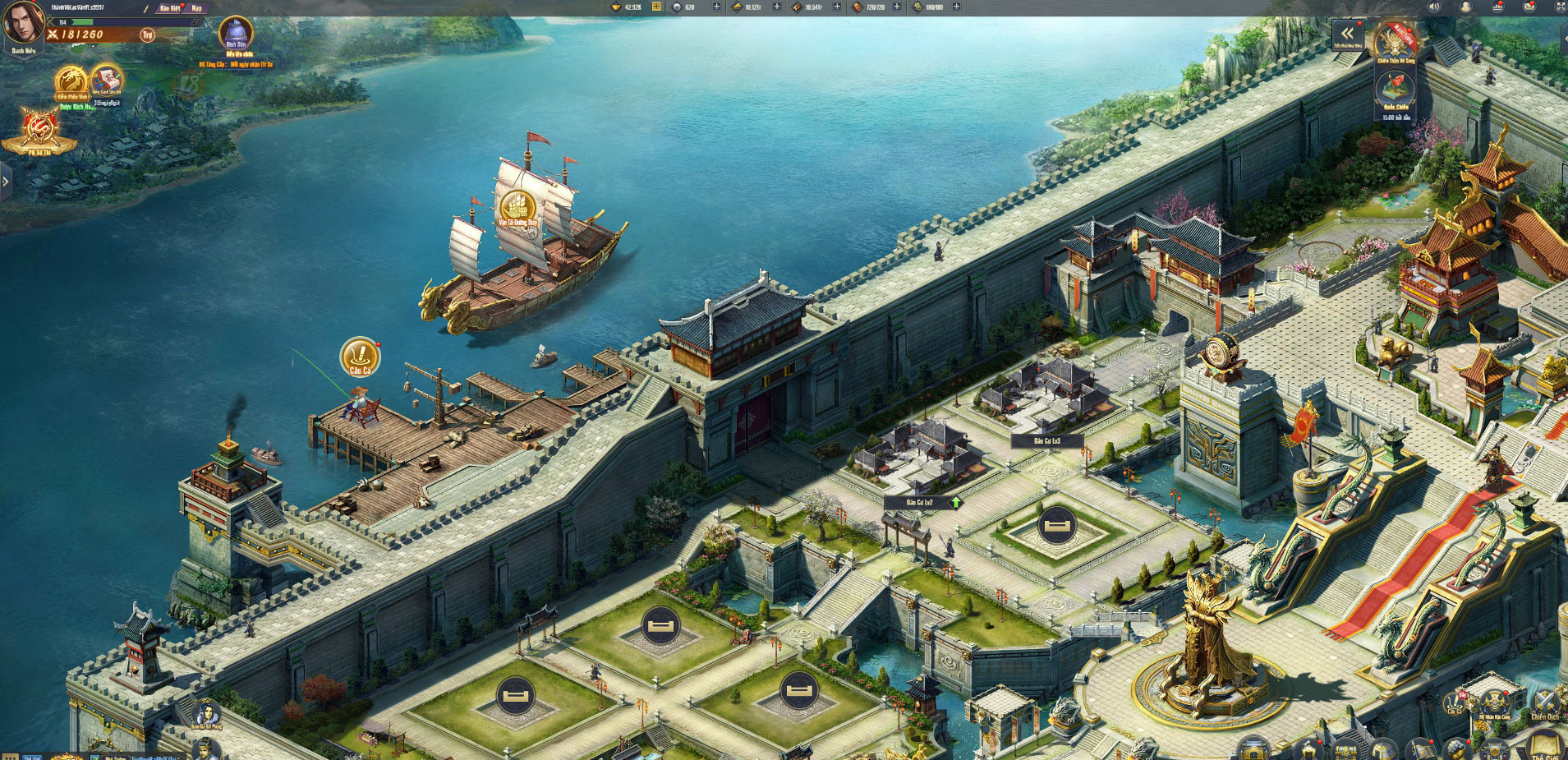The height and width of the screenshot is (760, 1568).
Task: Open the rankings bar-chart icon
Action: click(1497, 7)
